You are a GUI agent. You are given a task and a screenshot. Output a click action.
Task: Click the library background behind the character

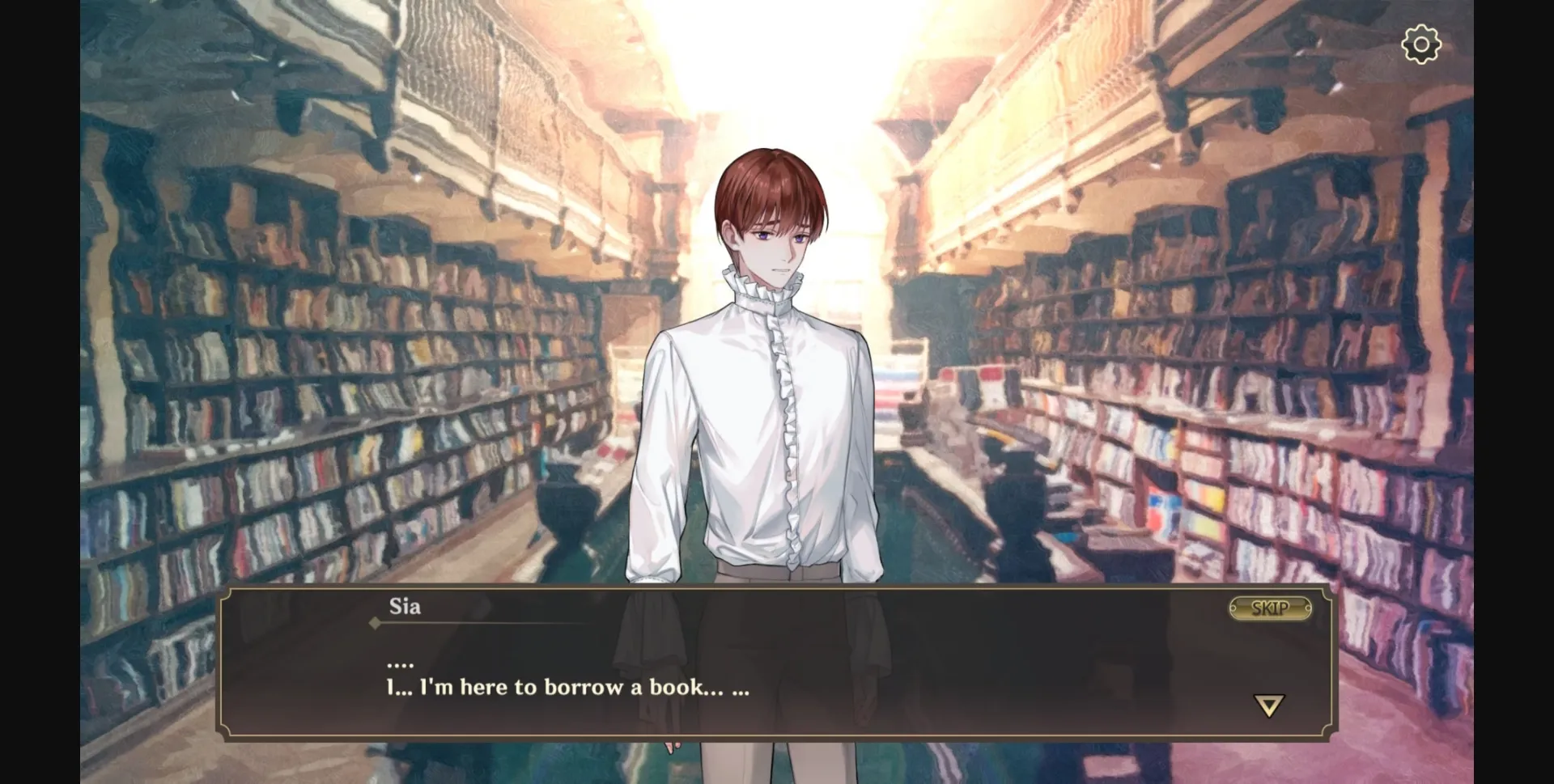pyautogui.click(x=324, y=324)
